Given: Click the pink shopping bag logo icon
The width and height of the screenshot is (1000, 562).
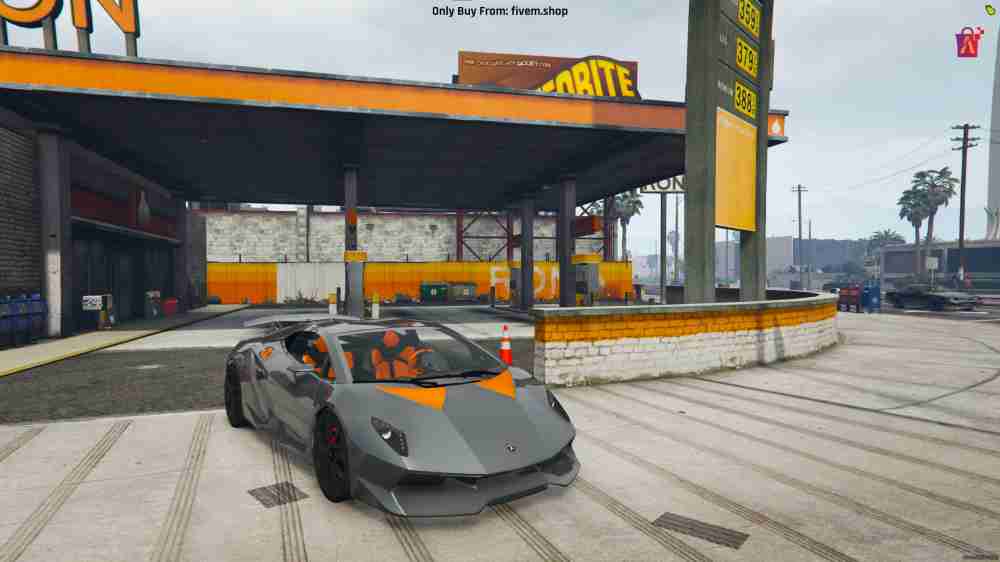Looking at the screenshot, I should [968, 42].
